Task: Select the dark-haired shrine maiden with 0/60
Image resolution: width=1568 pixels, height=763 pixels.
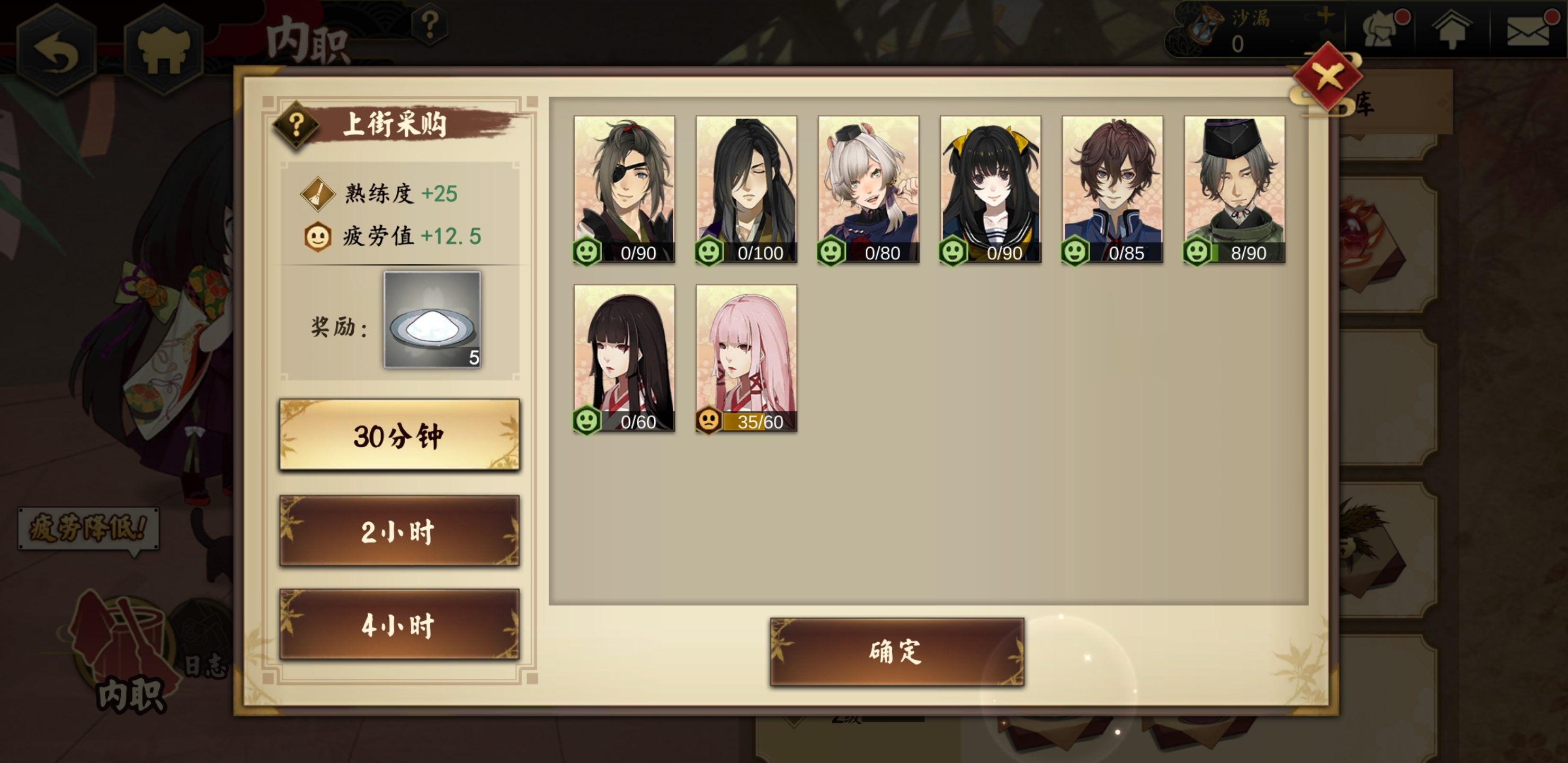Action: click(x=624, y=358)
